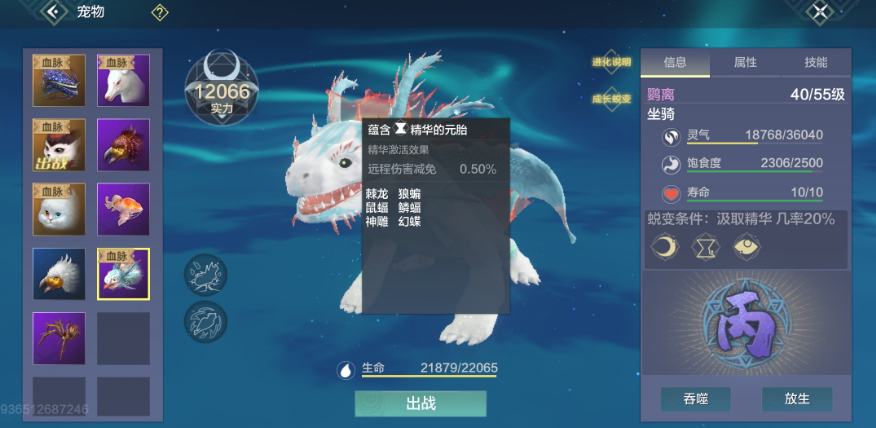This screenshot has height=428, width=876.
Task: Send pet to battle with 出战
Action: point(420,404)
